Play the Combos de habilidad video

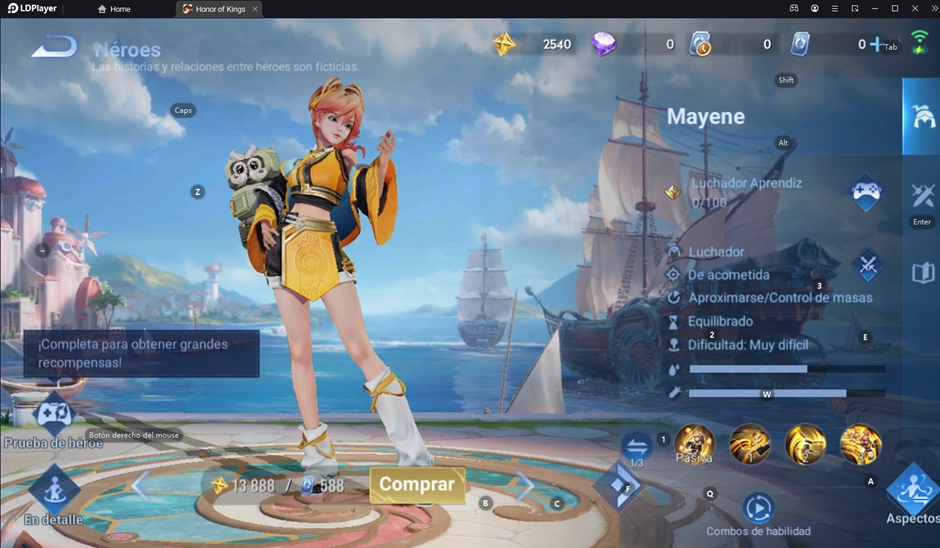pyautogui.click(x=758, y=508)
